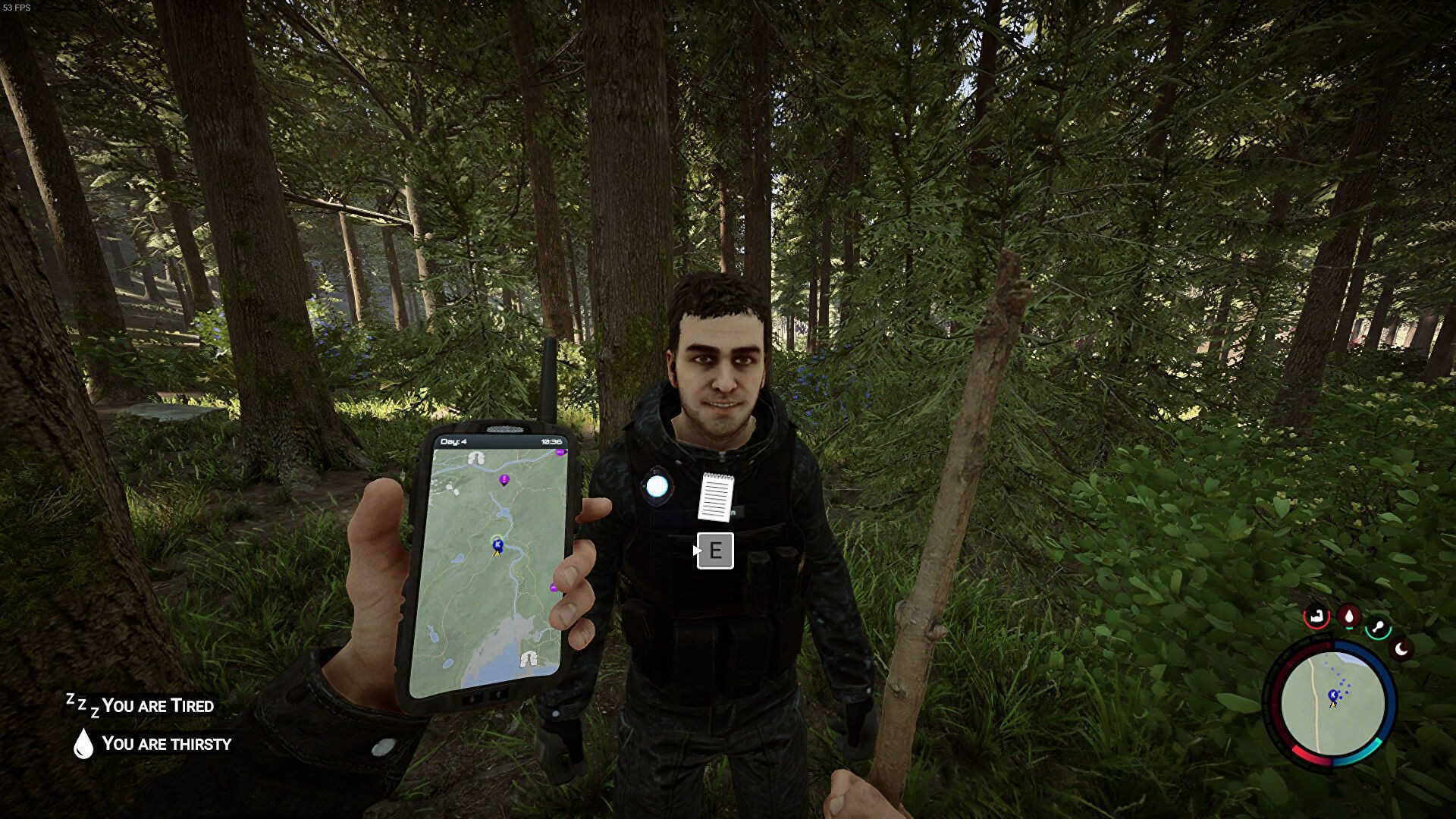This screenshot has height=819, width=1456.
Task: Select the drumstick hunger icon
Action: pos(1378,626)
